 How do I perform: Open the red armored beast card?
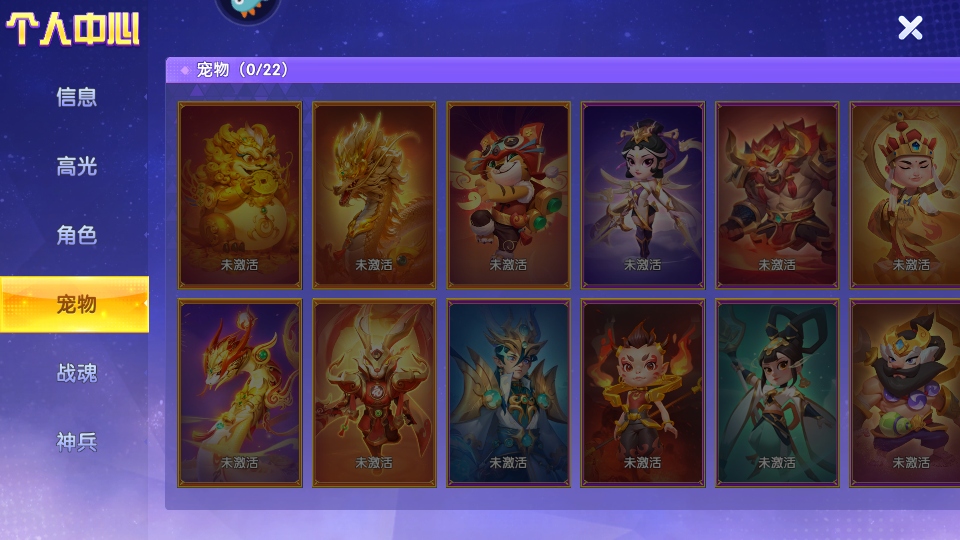(x=777, y=194)
